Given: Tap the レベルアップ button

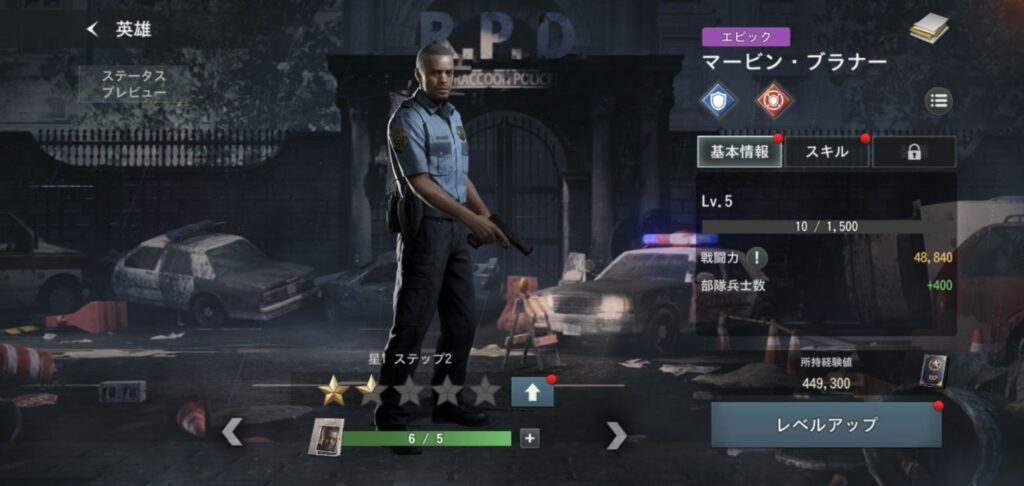Looking at the screenshot, I should [x=826, y=425].
